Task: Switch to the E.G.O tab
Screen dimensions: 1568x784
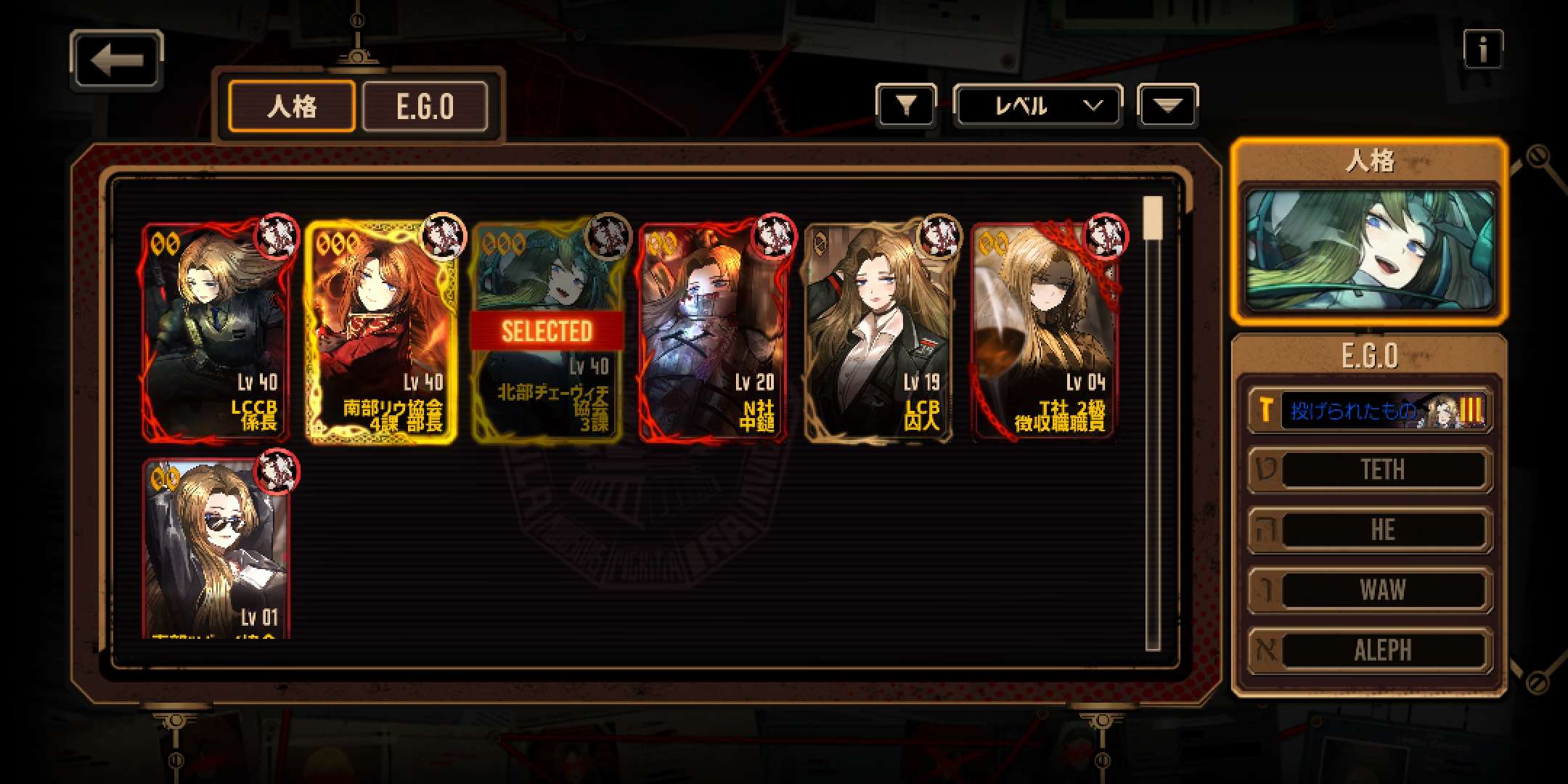Action: point(425,107)
